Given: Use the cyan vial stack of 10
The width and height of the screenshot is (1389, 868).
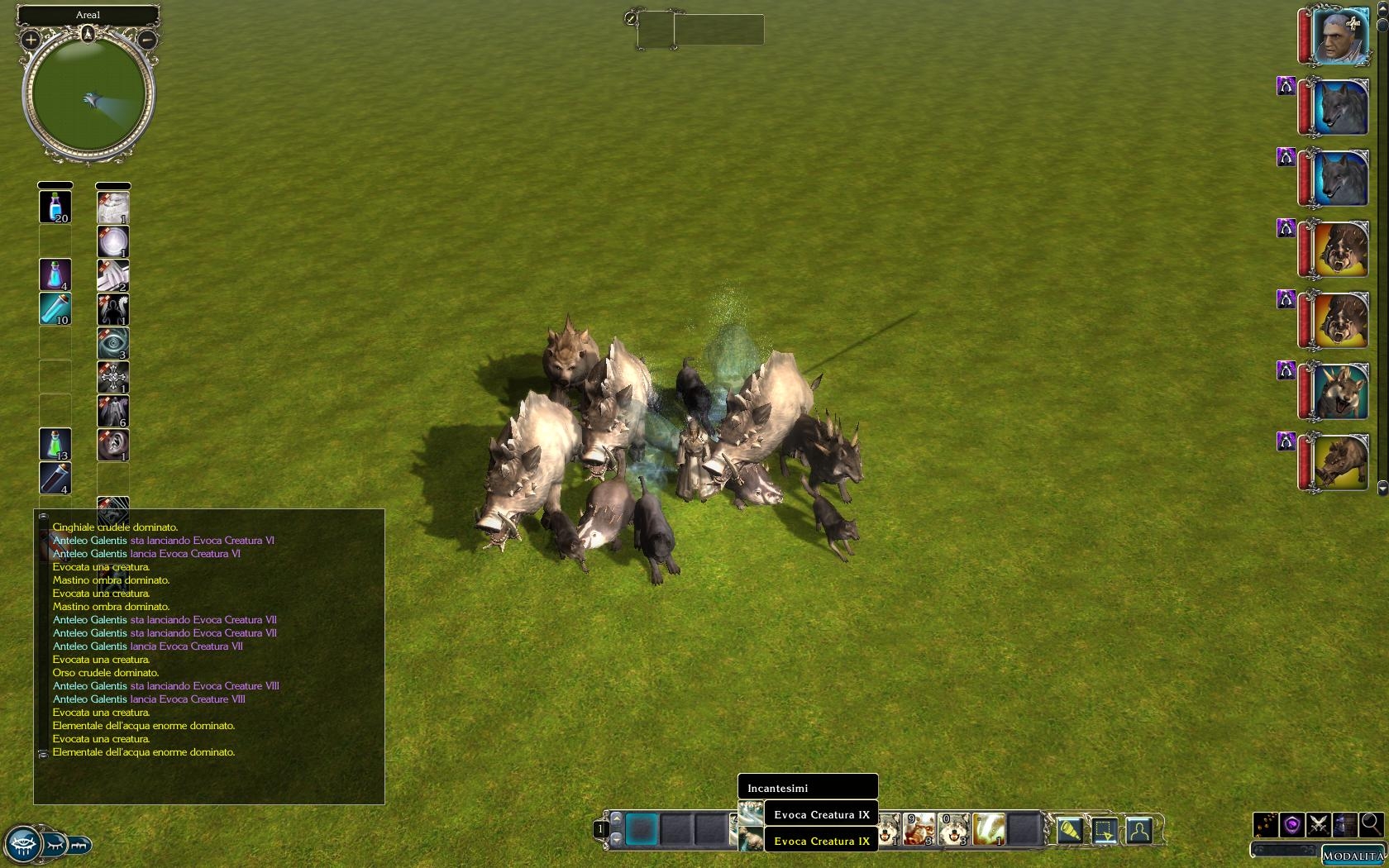Looking at the screenshot, I should (x=55, y=308).
